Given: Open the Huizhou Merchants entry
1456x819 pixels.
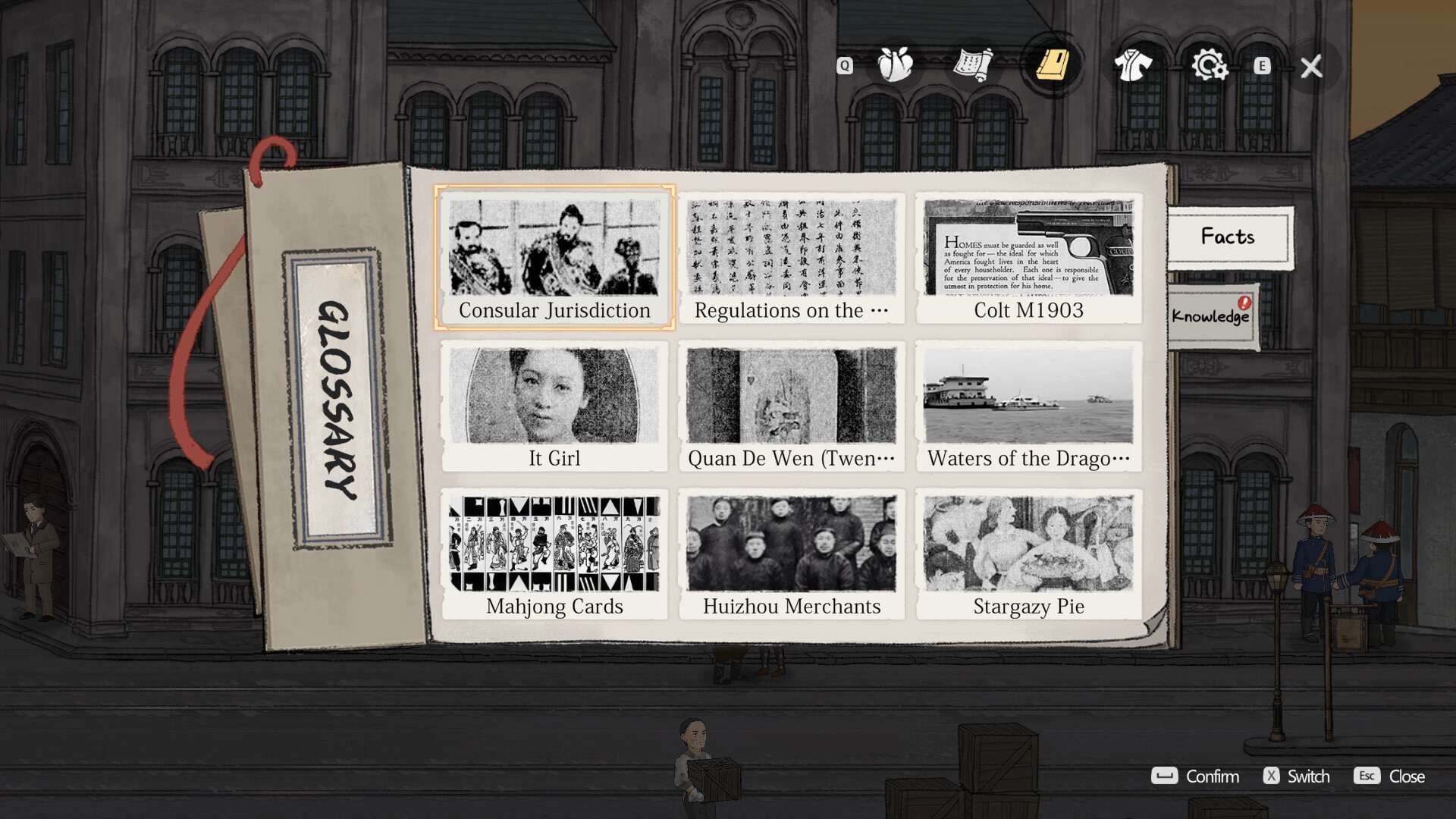Looking at the screenshot, I should (x=791, y=554).
